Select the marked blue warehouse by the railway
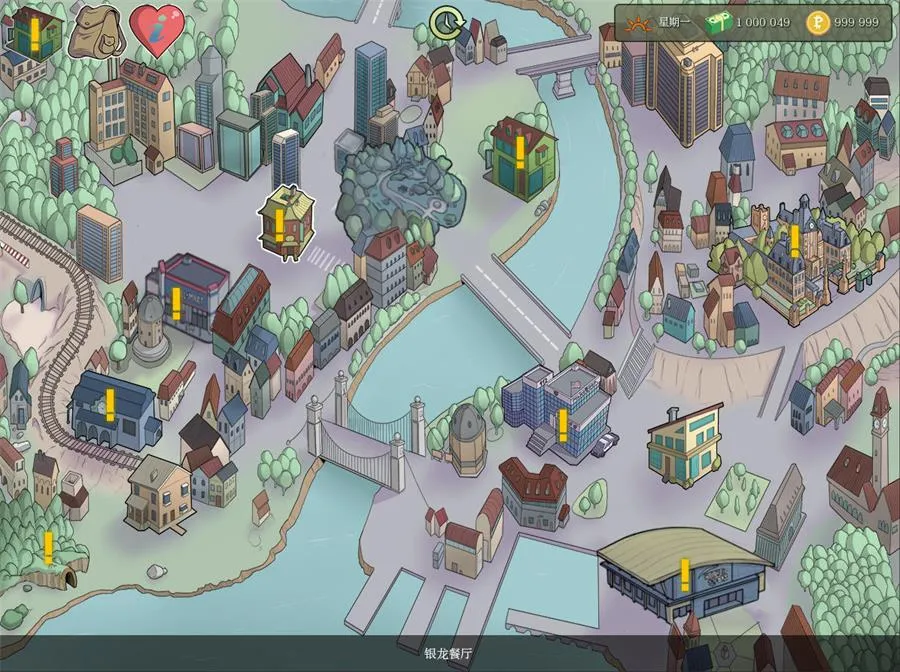This screenshot has width=900, height=672. 111,407
